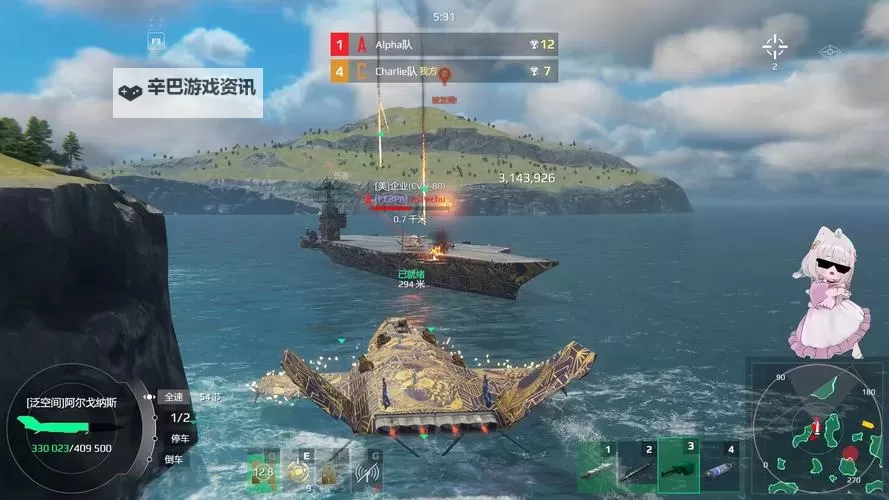This screenshot has height=500, width=889.
Task: Switch to weapon slot 2 torpedo
Action: pos(641,466)
